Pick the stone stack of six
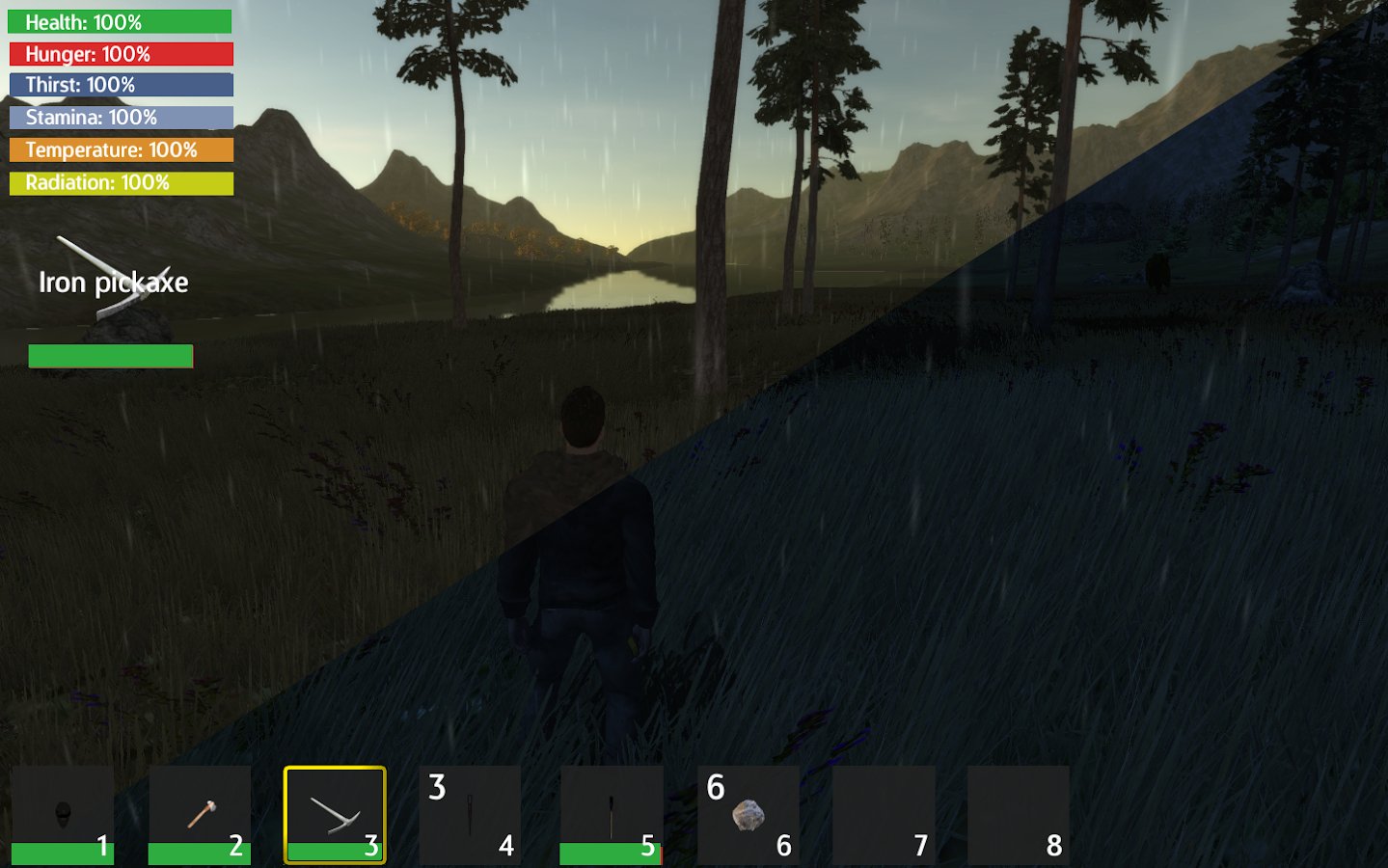 point(748,815)
